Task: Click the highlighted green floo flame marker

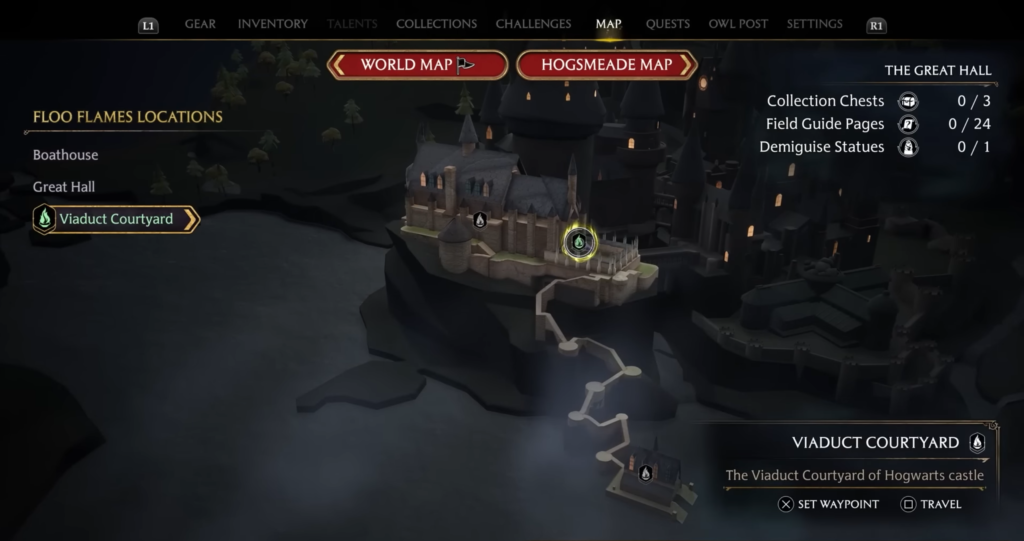Action: coord(578,241)
